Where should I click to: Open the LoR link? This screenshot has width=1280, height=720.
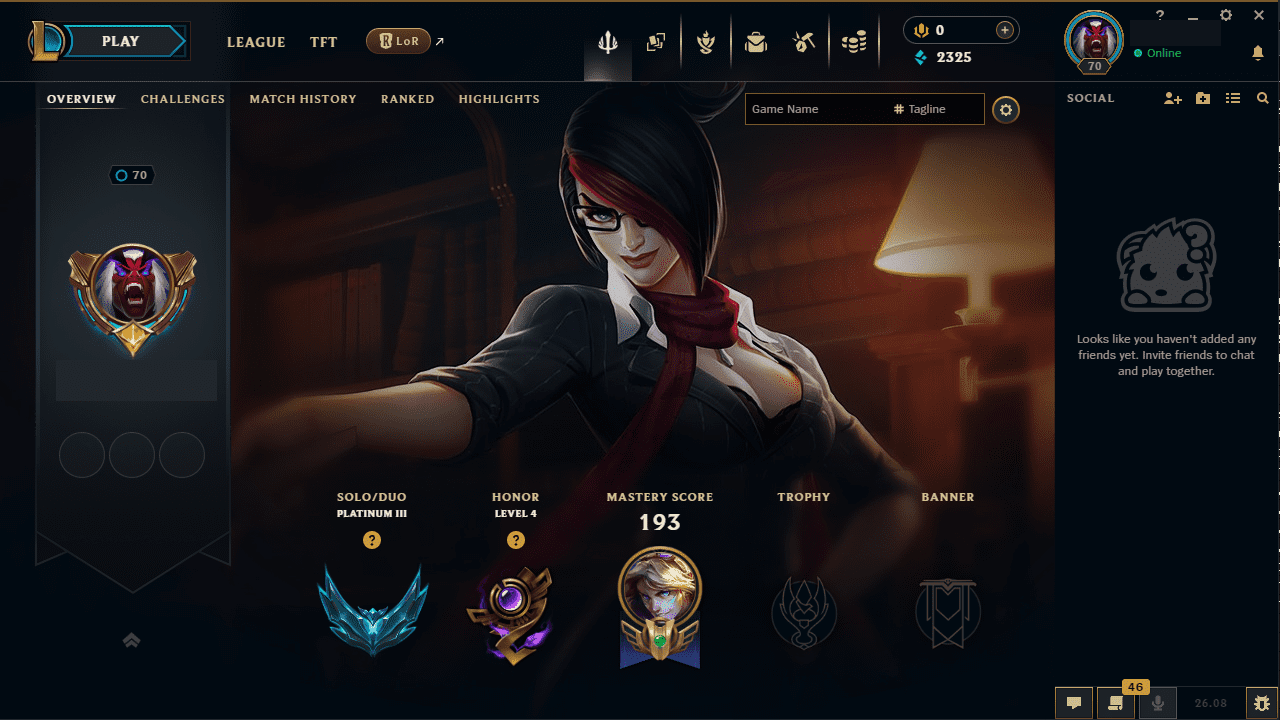(x=400, y=41)
